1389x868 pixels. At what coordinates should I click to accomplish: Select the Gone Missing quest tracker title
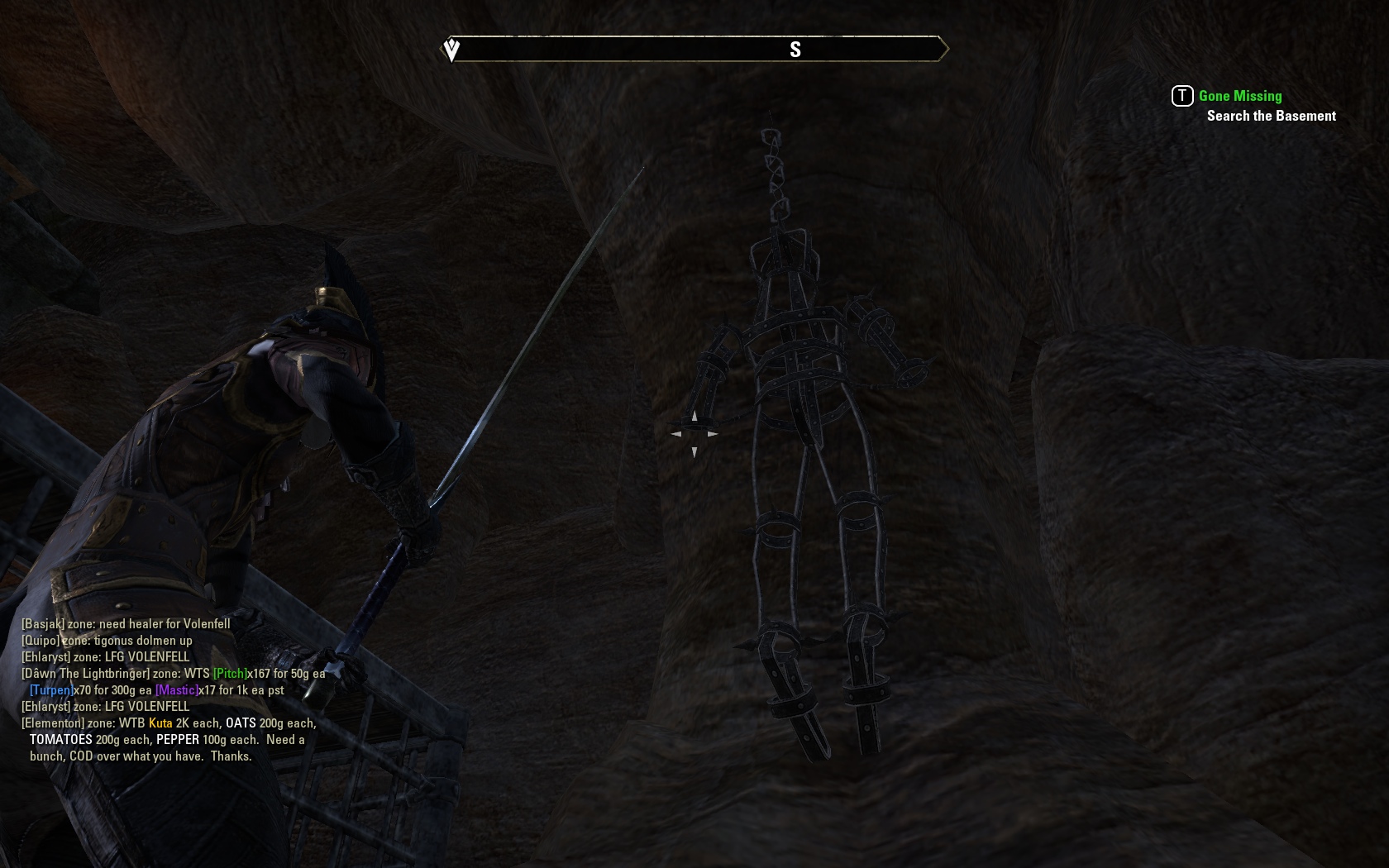click(x=1239, y=96)
